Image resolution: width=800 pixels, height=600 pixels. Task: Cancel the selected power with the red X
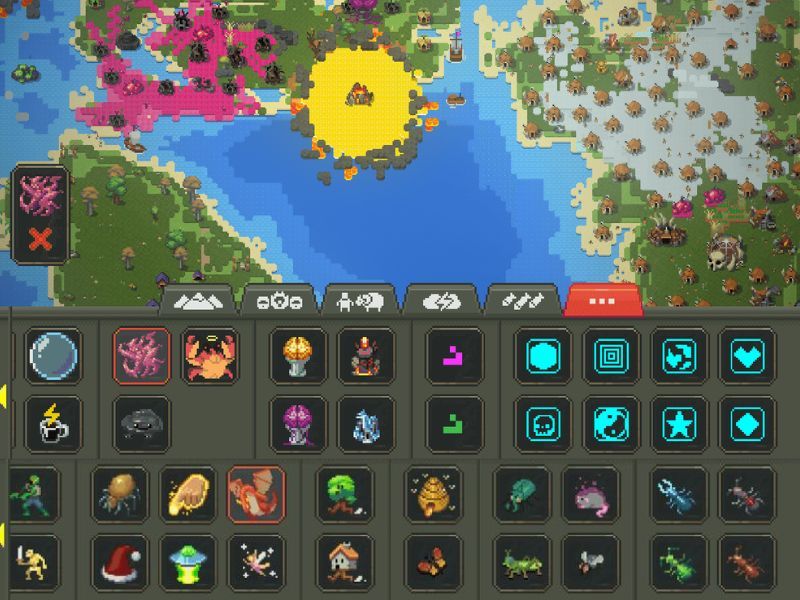pos(41,239)
